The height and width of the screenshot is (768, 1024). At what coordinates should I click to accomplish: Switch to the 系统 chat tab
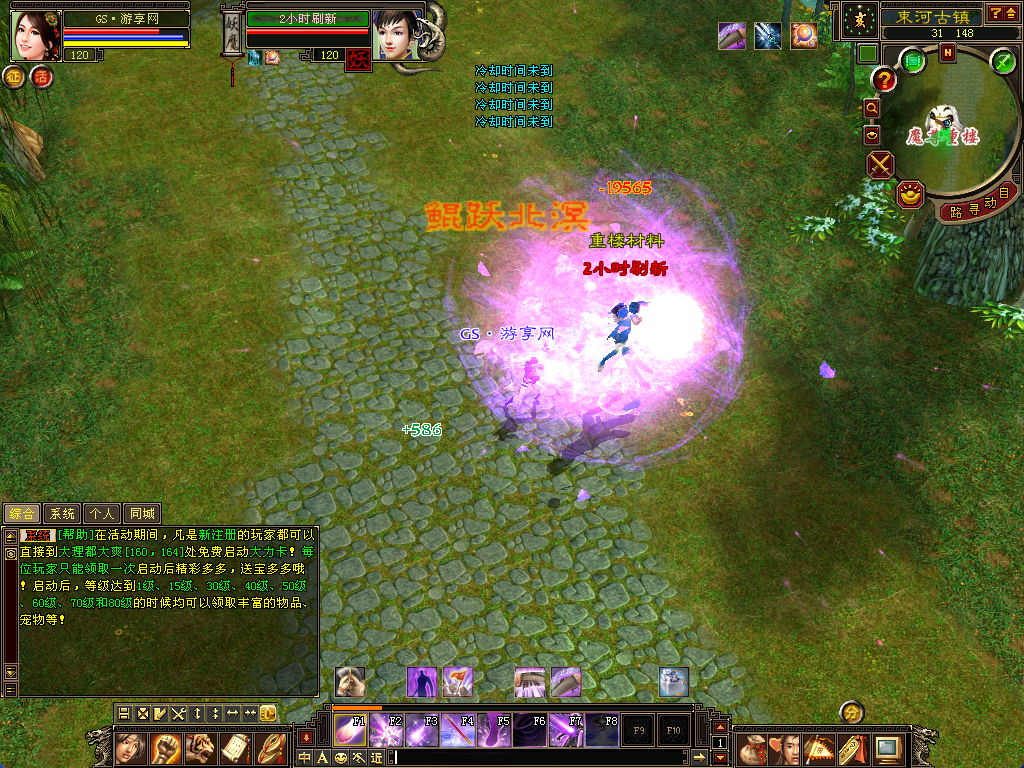tap(63, 514)
